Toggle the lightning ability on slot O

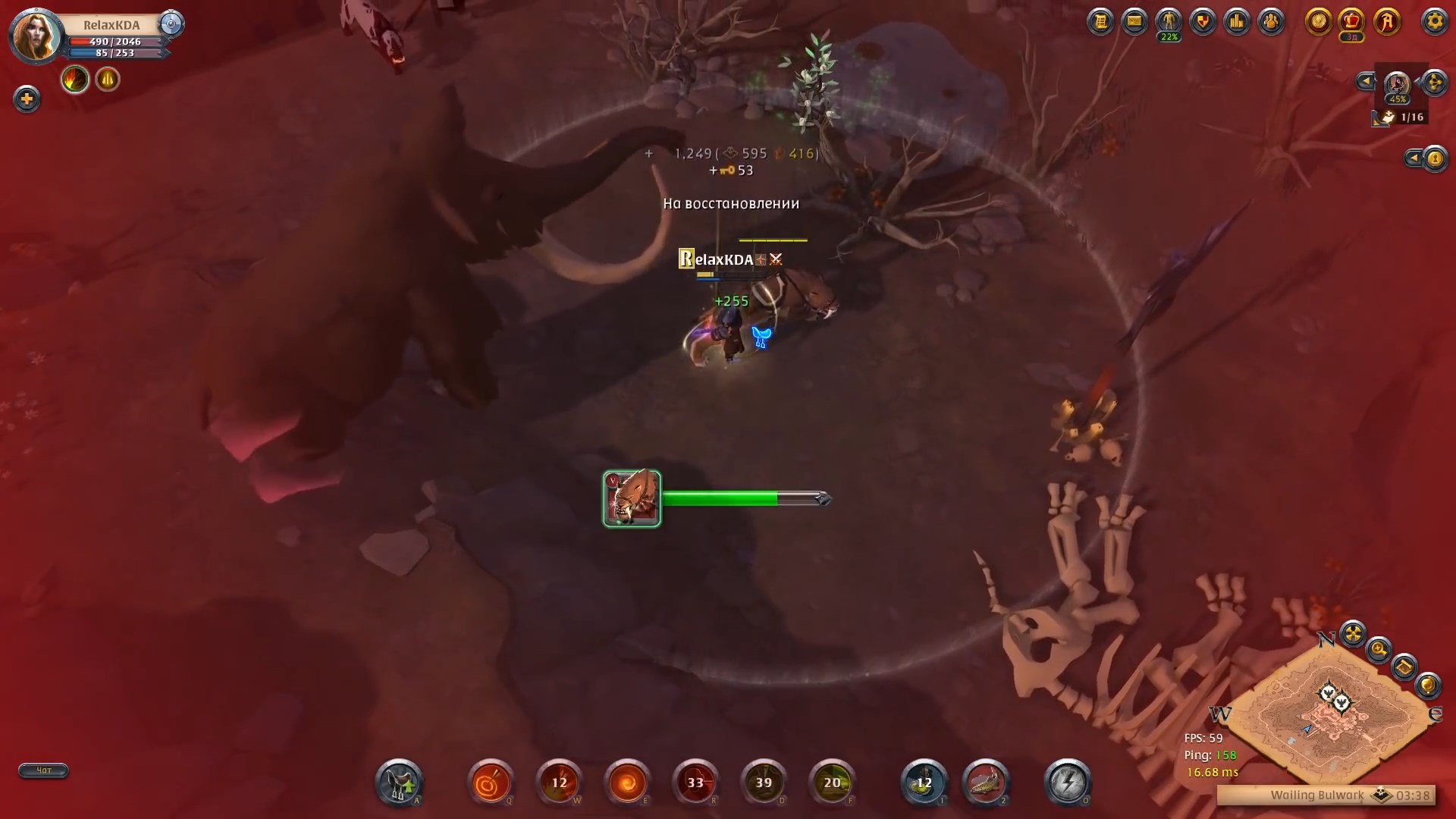coord(1068,783)
